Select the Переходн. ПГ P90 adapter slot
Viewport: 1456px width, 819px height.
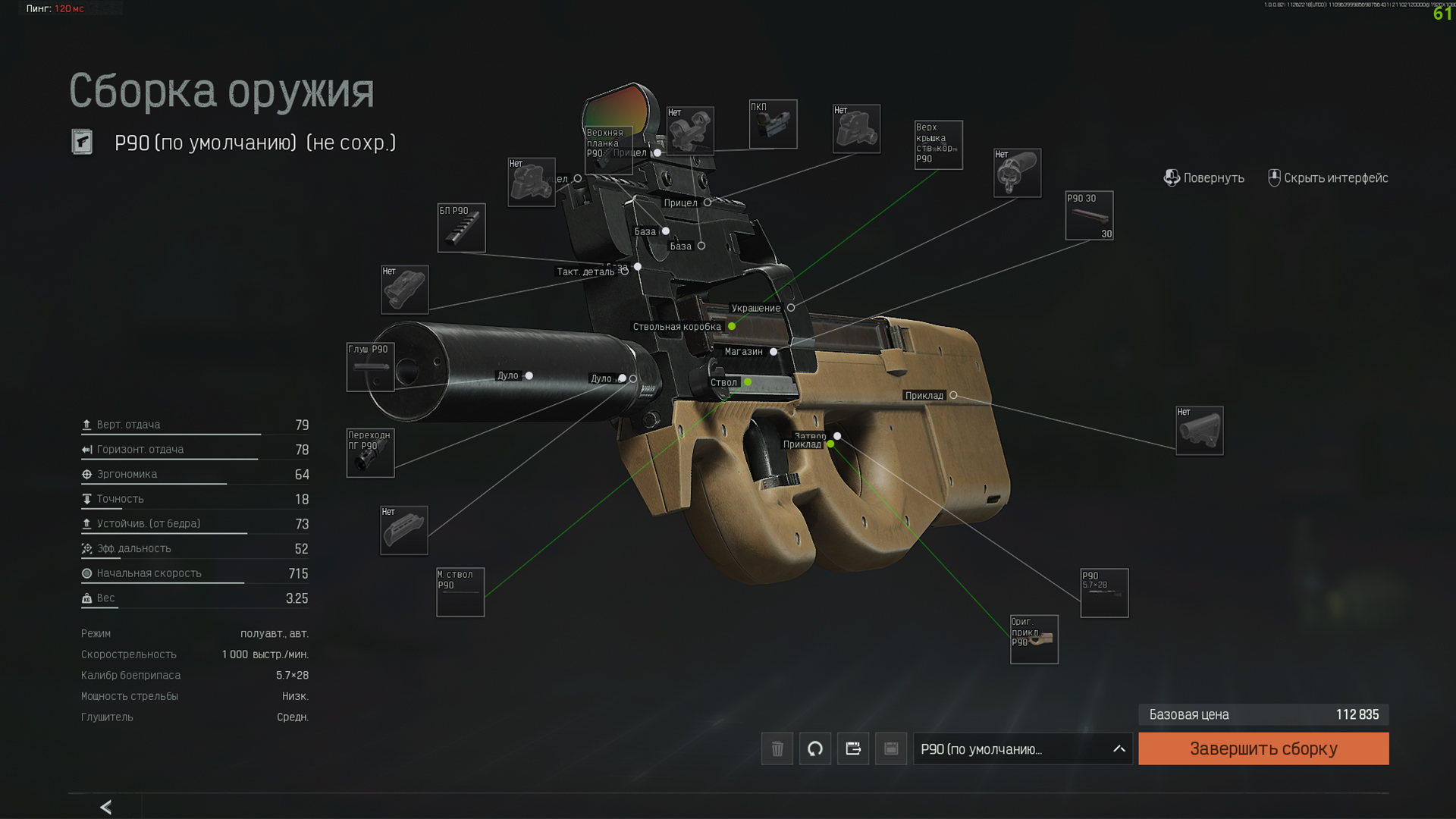pyautogui.click(x=370, y=453)
